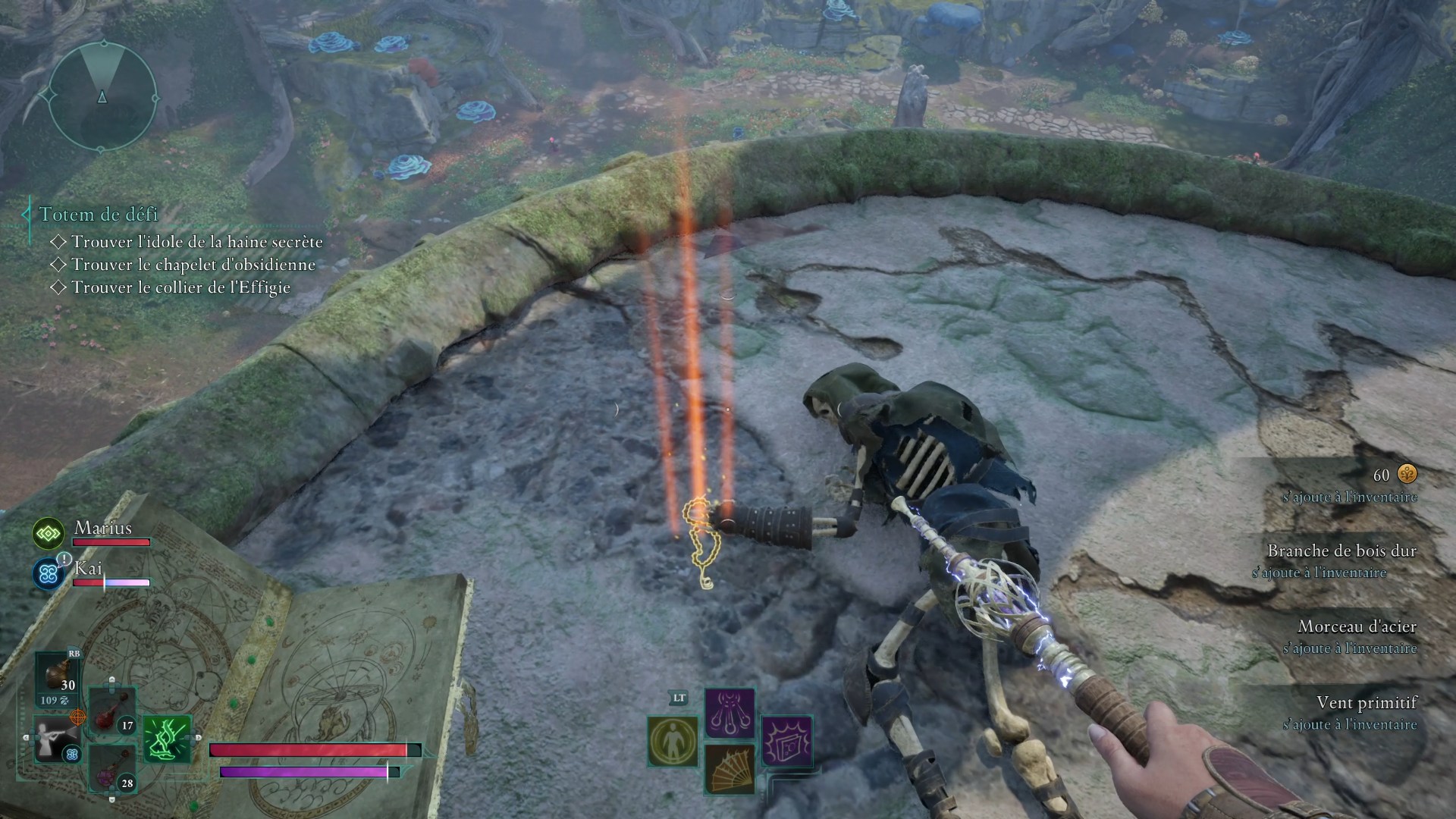The height and width of the screenshot is (819, 1456).
Task: Click the Vent primitif loot notification
Action: (1365, 711)
